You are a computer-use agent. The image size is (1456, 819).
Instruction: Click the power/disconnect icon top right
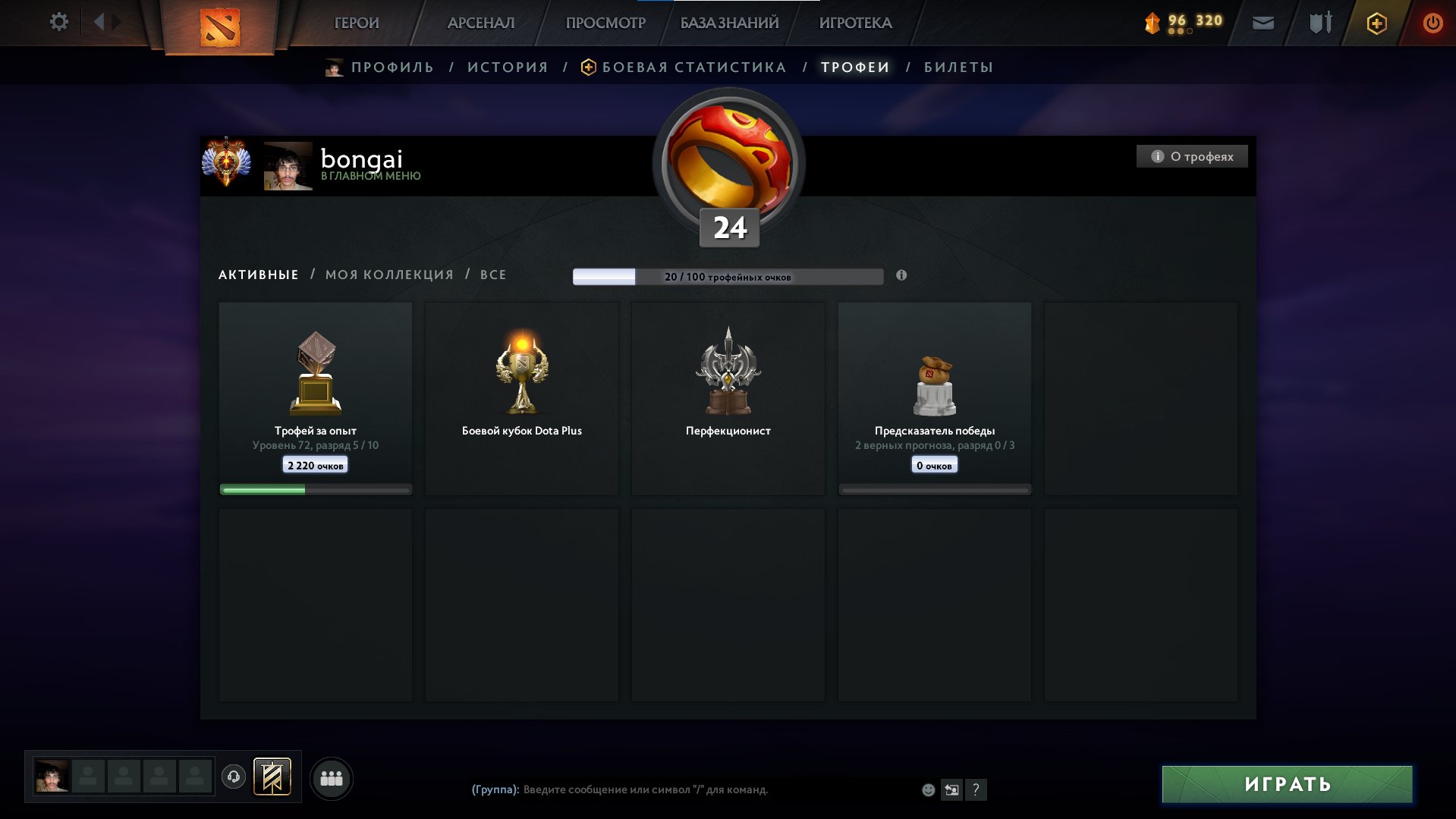1432,23
